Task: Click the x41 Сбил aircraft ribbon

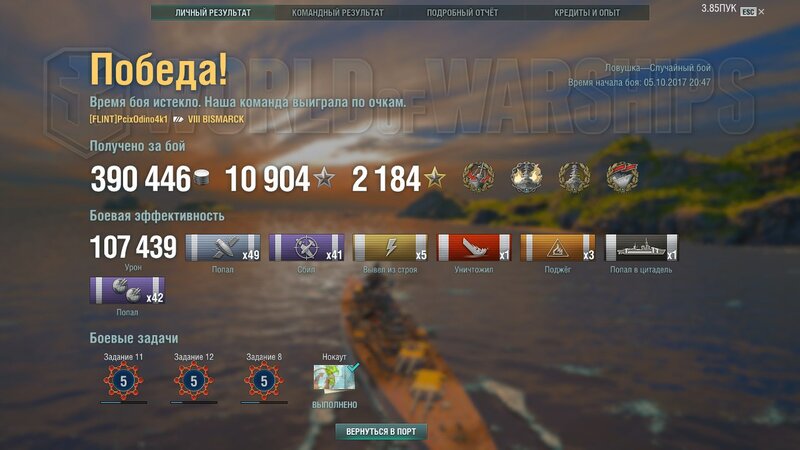Action: click(307, 248)
